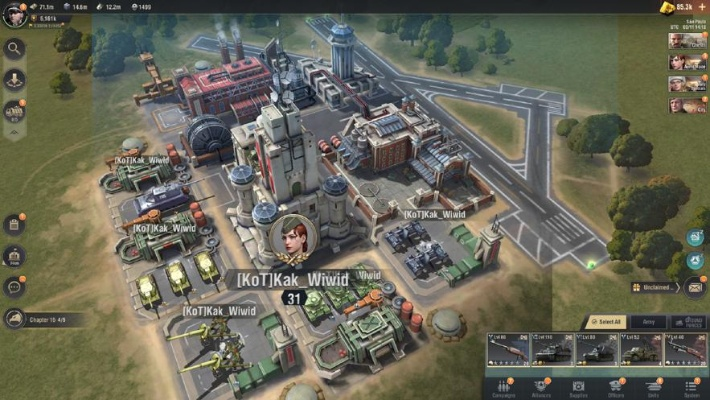
Task: Open the Chapter 15 quest tracker
Action: (x=42, y=319)
